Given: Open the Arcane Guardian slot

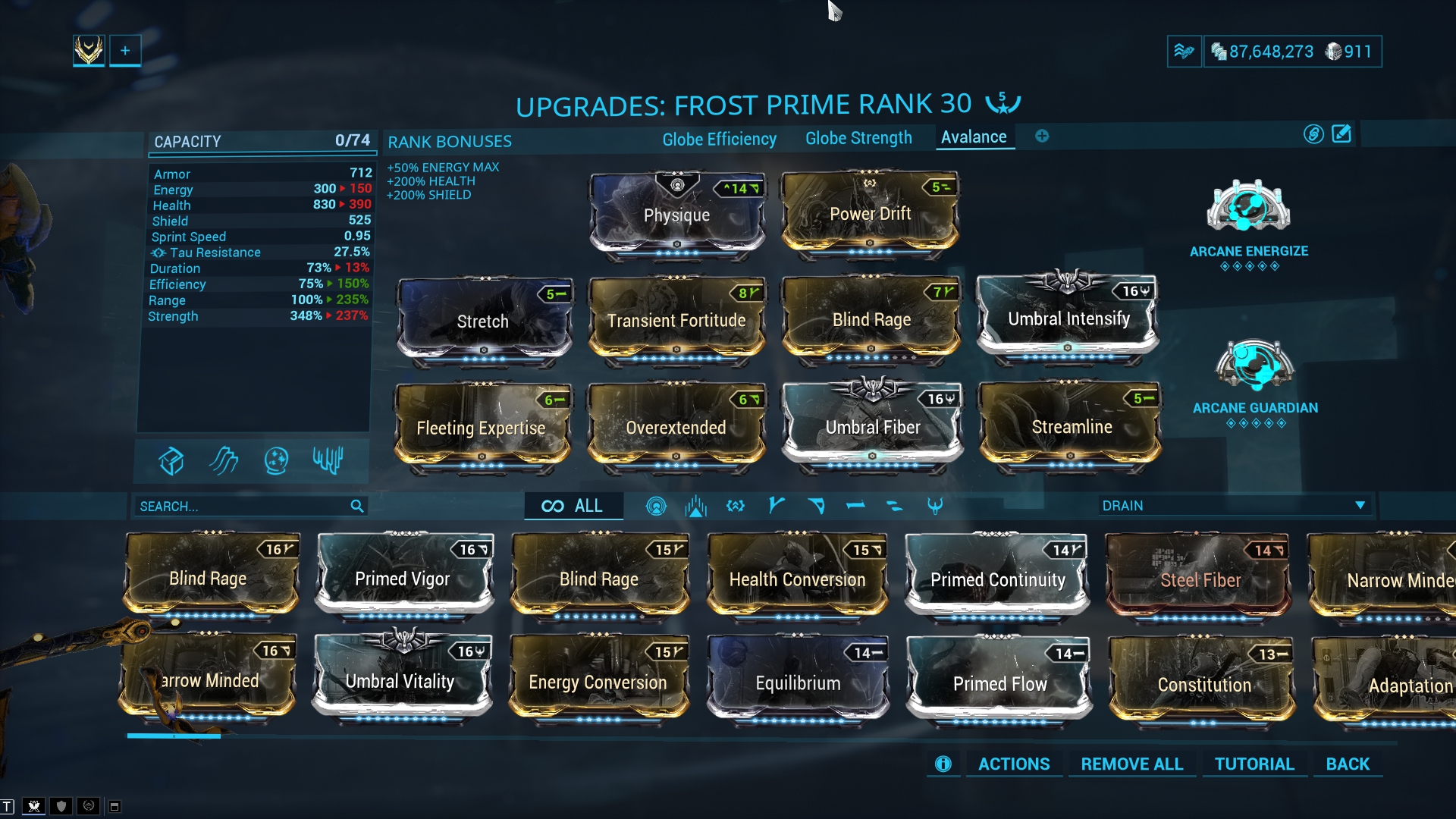Looking at the screenshot, I should (x=1254, y=366).
